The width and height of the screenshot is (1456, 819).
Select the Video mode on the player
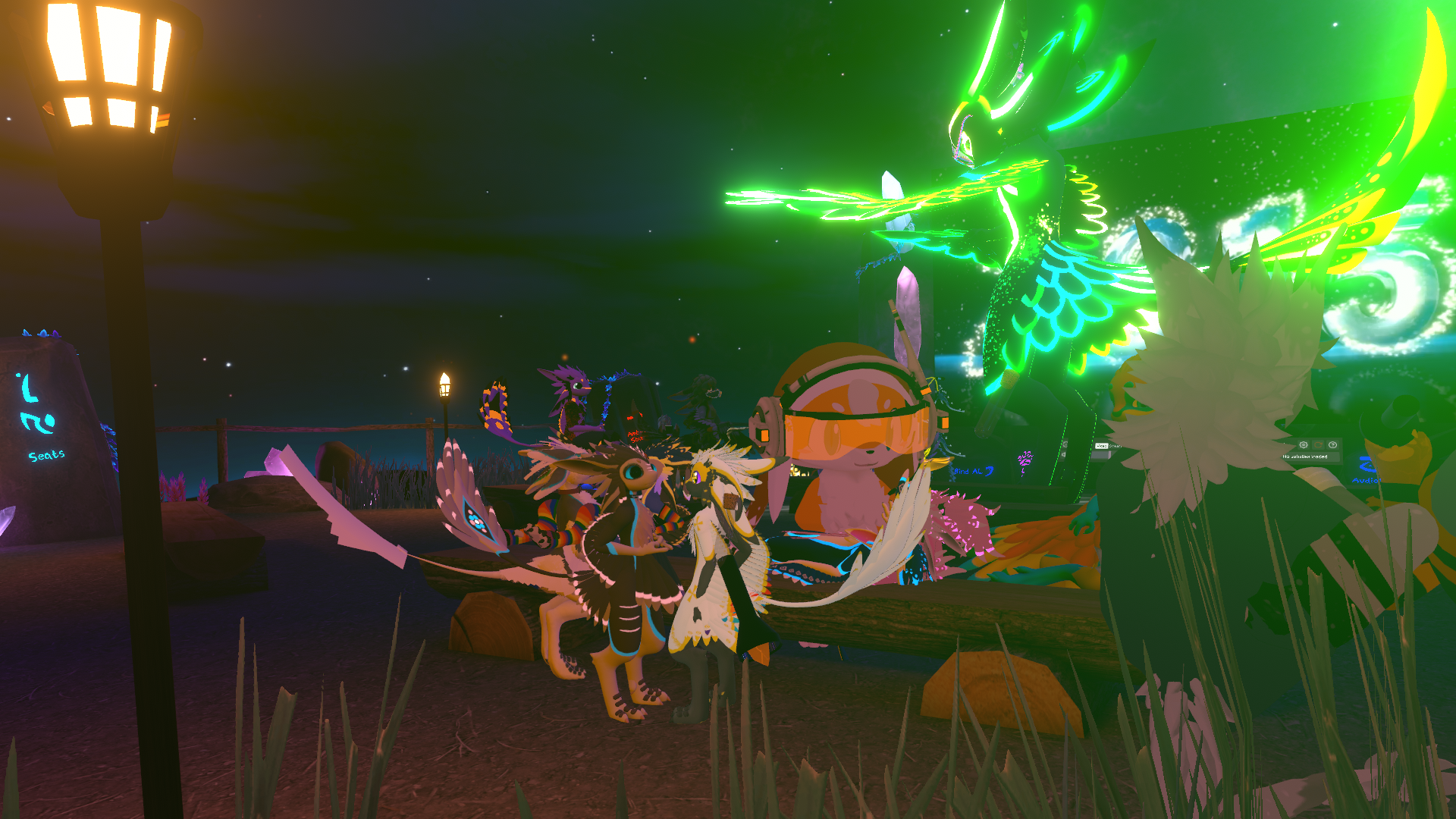click(x=1102, y=446)
